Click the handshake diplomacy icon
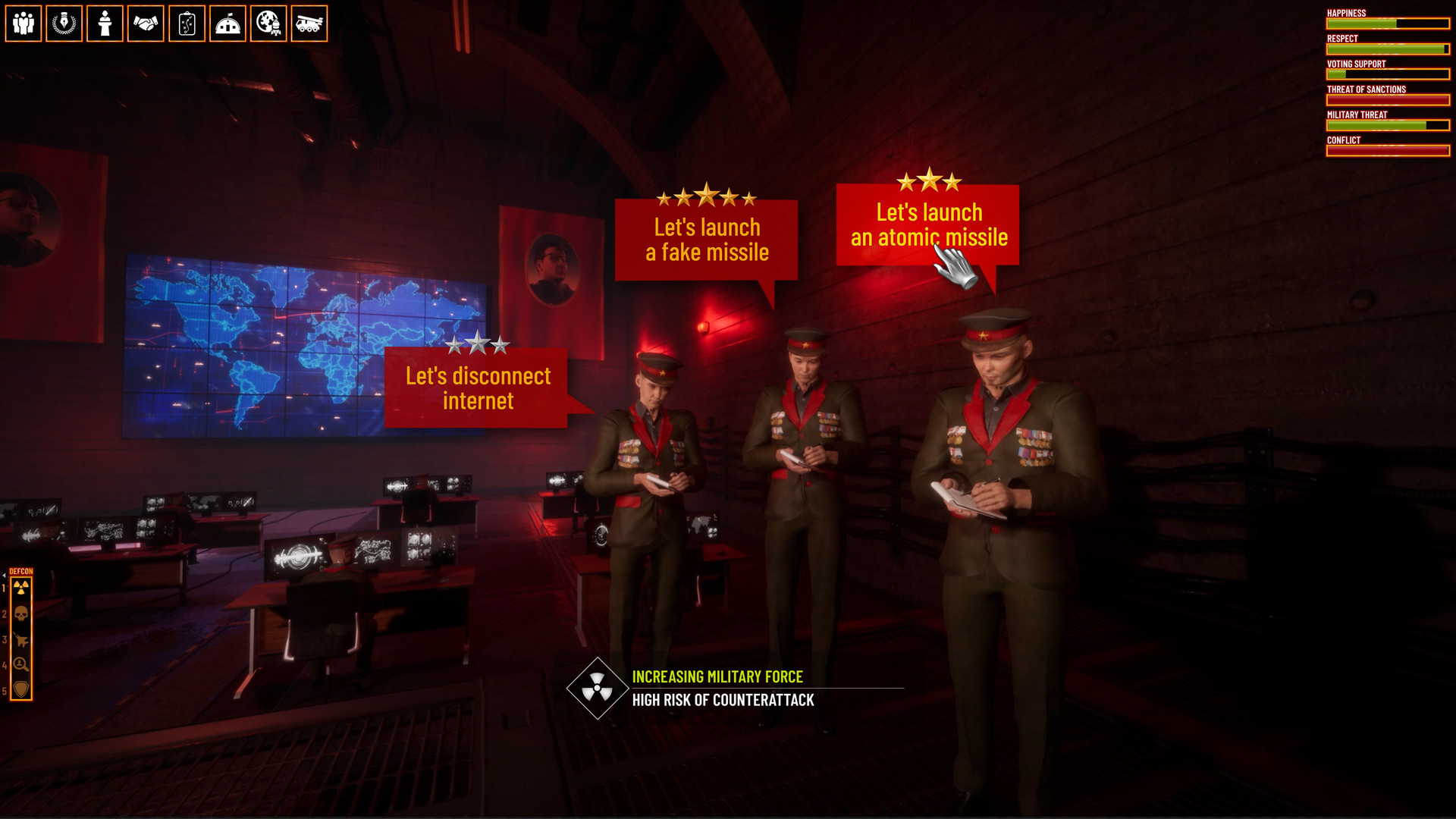Screen dimensions: 1456x819 (145, 24)
